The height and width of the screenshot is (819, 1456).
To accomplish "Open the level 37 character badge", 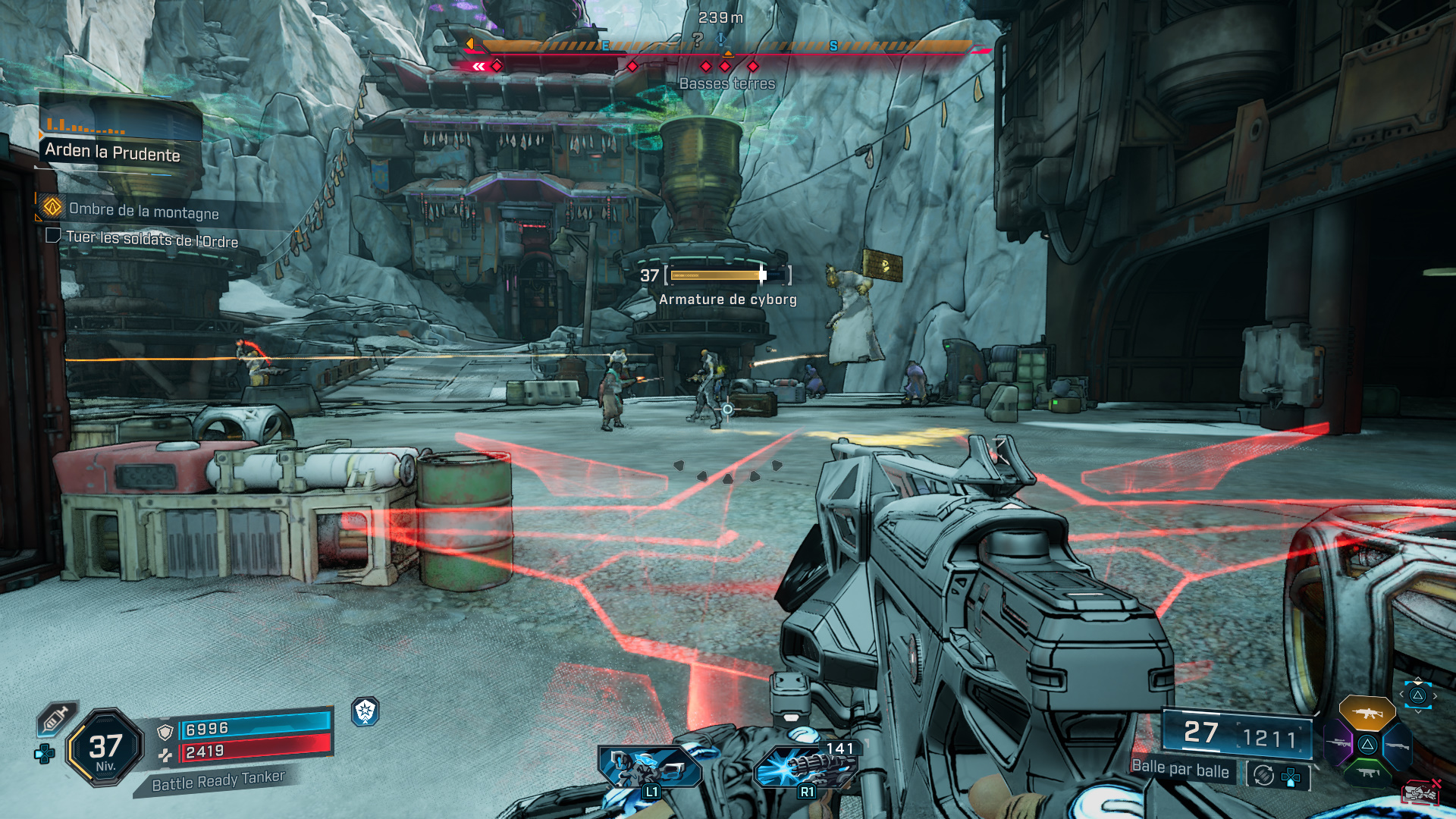I will pyautogui.click(x=105, y=748).
